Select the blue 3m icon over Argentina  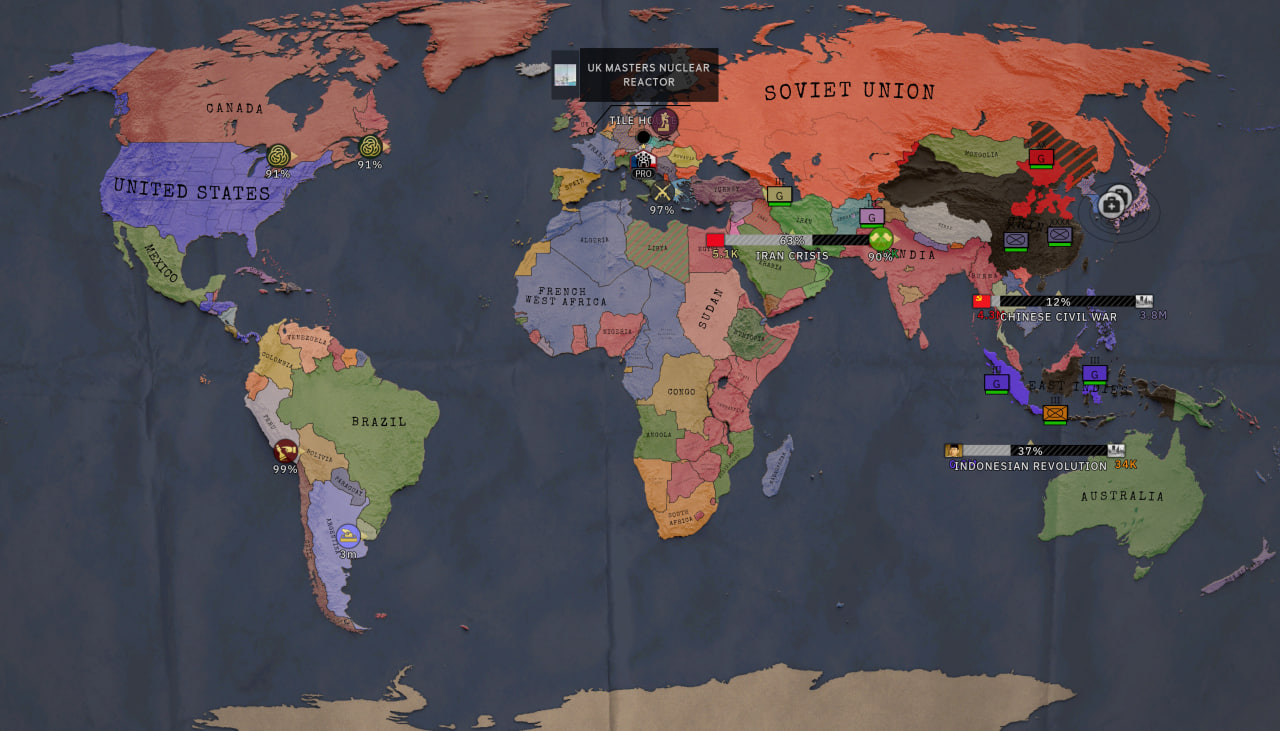[x=347, y=535]
